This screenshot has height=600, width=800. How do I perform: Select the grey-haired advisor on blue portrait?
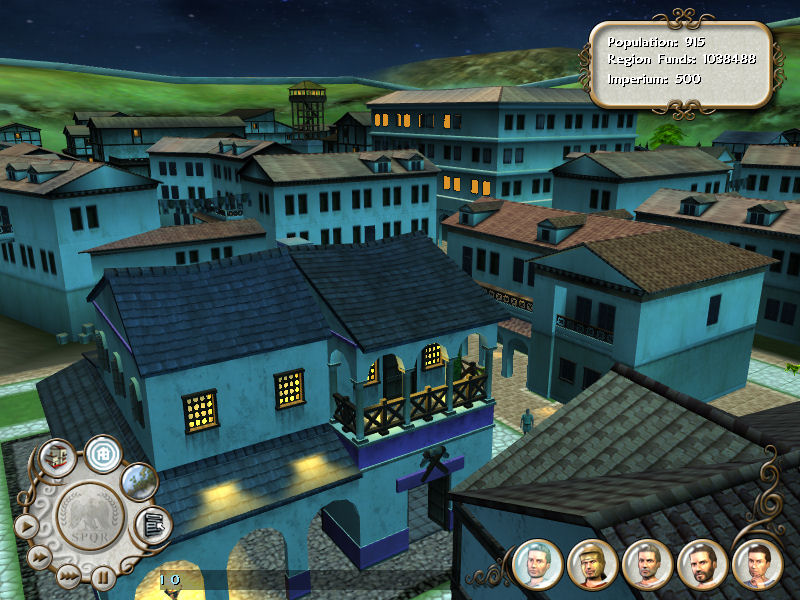(x=537, y=565)
